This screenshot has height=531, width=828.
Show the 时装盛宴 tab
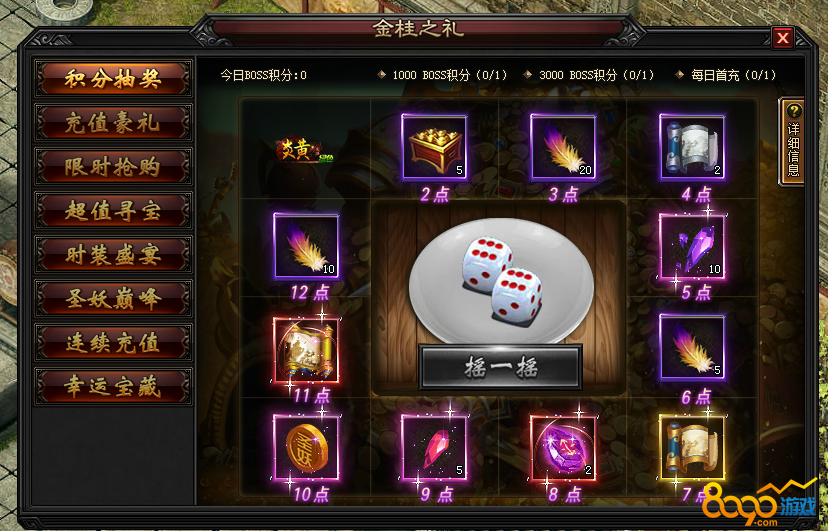[112, 254]
